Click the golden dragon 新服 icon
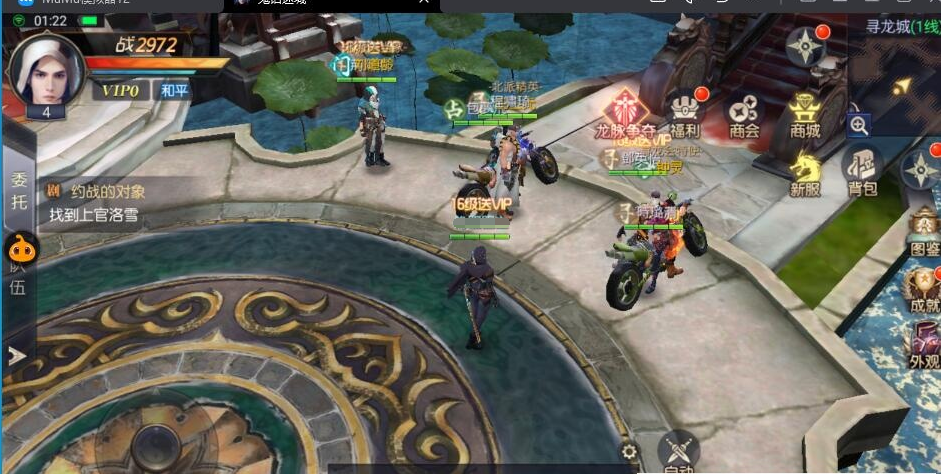Viewport: 945px width, 474px height. [x=805, y=172]
